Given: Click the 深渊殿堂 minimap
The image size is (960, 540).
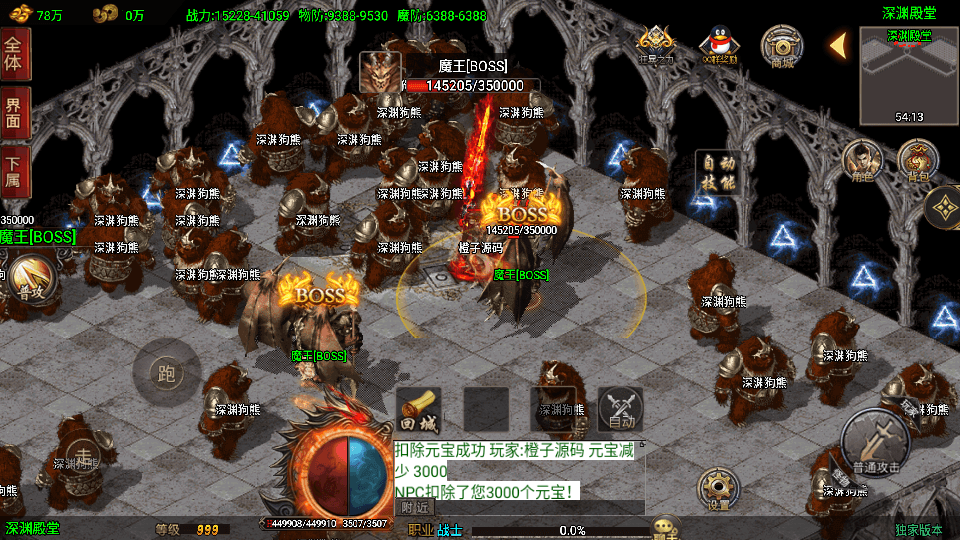Looking at the screenshot, I should [x=908, y=76].
